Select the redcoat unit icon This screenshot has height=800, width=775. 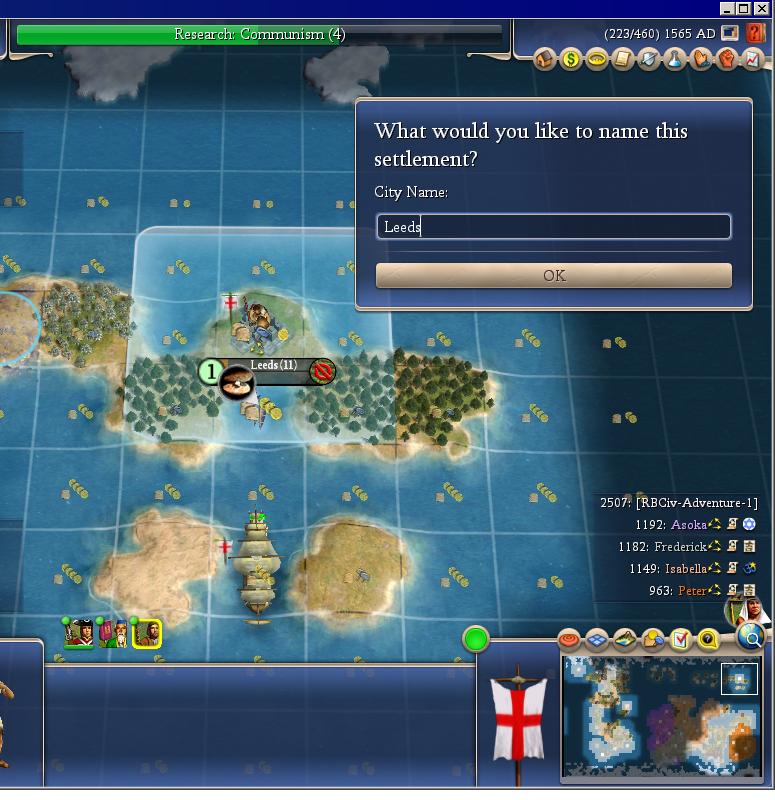pos(80,633)
